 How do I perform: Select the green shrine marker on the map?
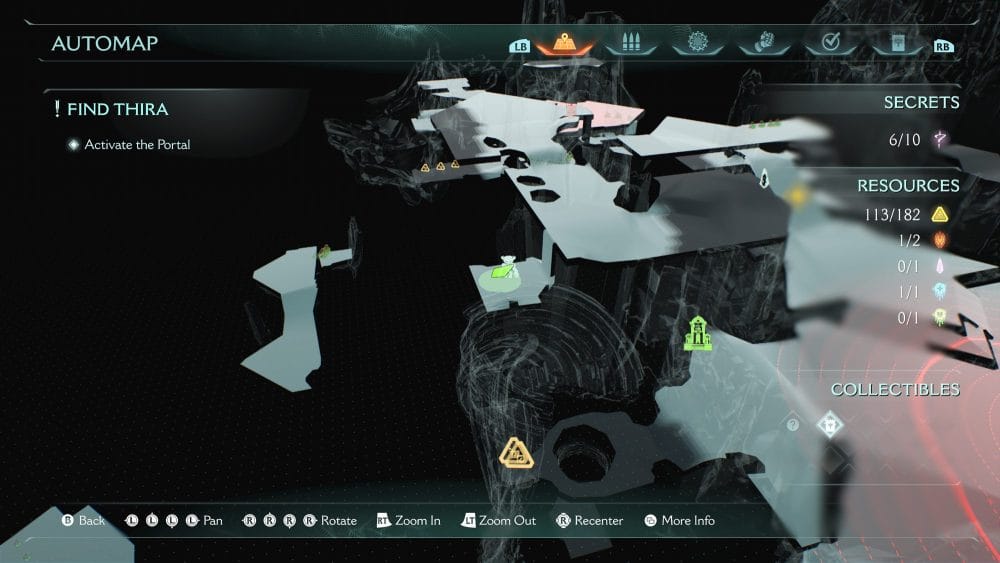[x=697, y=333]
